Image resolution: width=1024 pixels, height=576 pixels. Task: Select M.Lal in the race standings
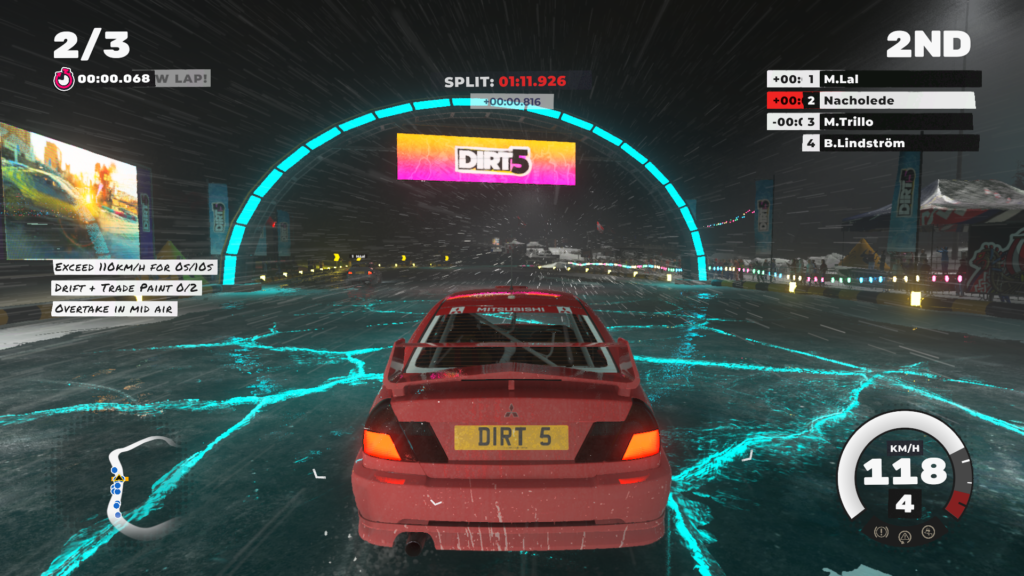click(x=875, y=79)
